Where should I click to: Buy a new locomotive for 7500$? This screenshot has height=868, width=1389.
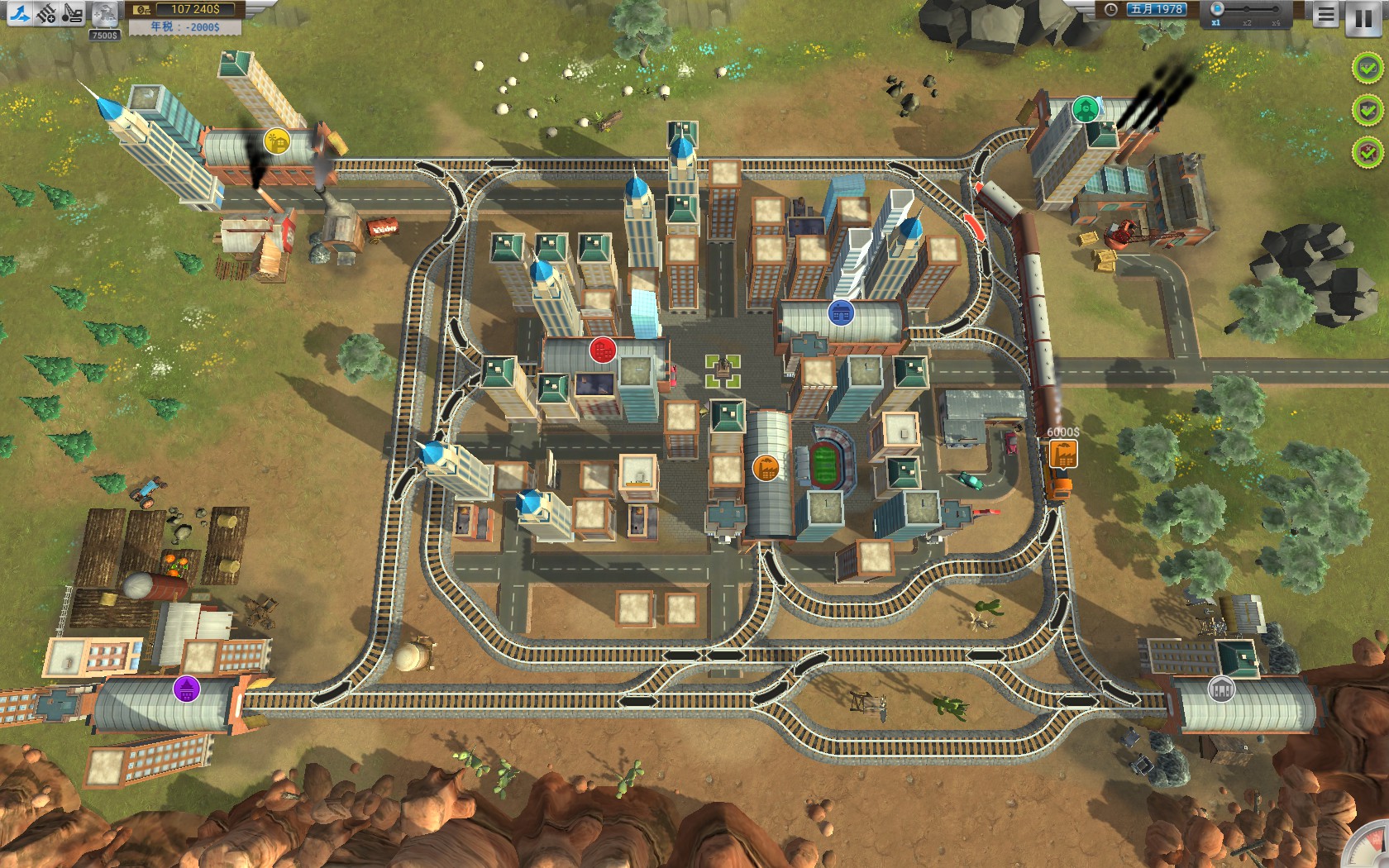[x=104, y=13]
